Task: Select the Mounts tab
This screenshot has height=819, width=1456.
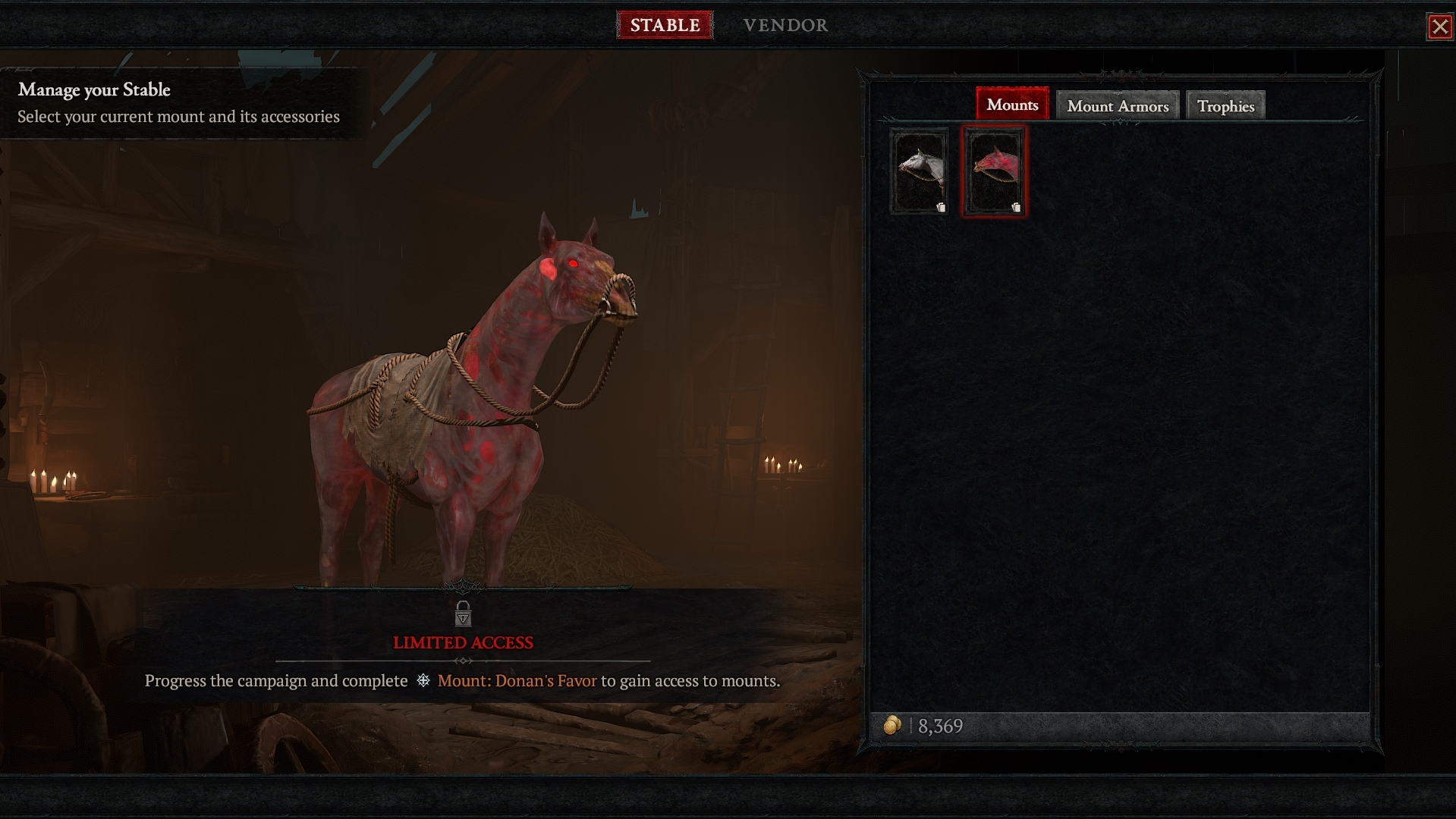Action: pyautogui.click(x=1012, y=105)
